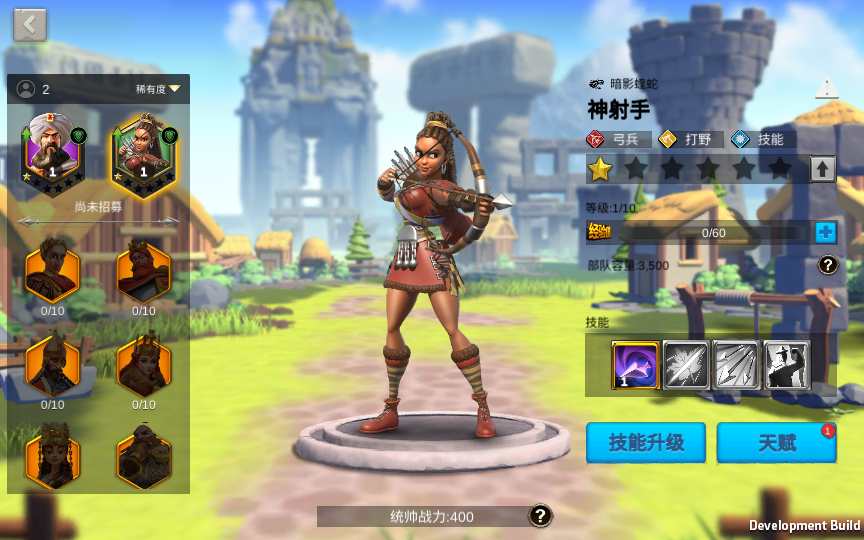Select the archer commander with gold-bordered portrait
864x540 pixels.
pos(143,154)
